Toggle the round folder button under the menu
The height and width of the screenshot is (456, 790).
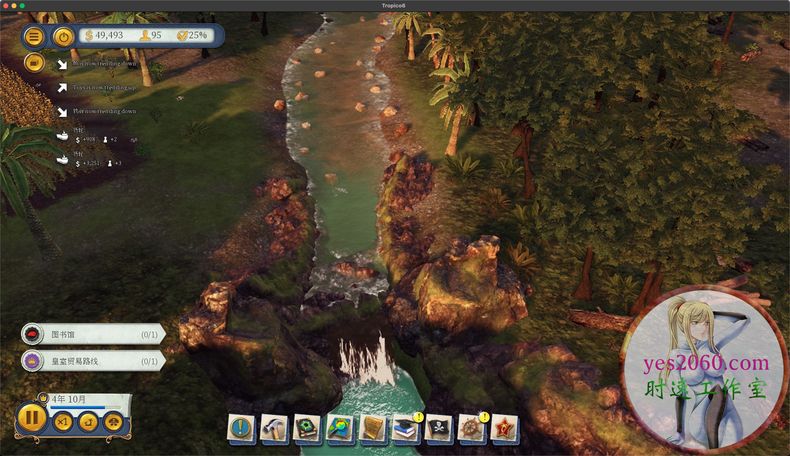[35, 62]
